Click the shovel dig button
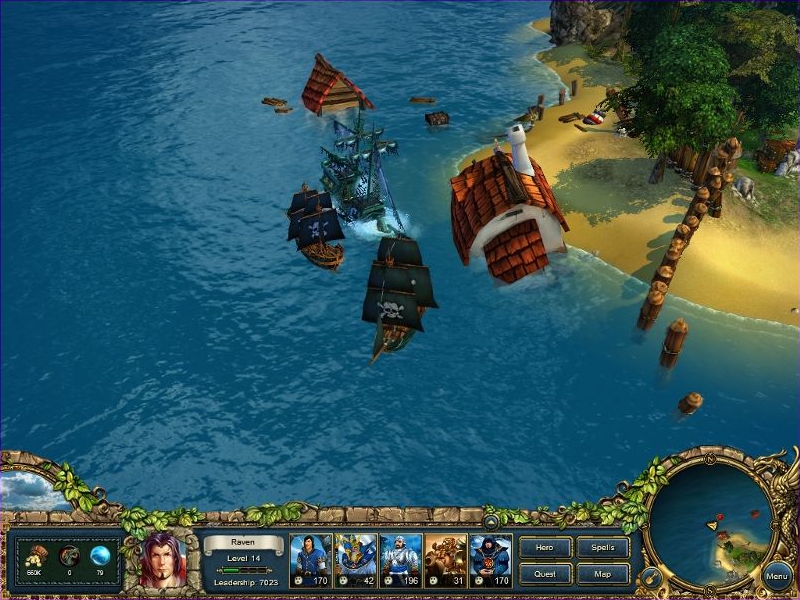 pos(650,576)
